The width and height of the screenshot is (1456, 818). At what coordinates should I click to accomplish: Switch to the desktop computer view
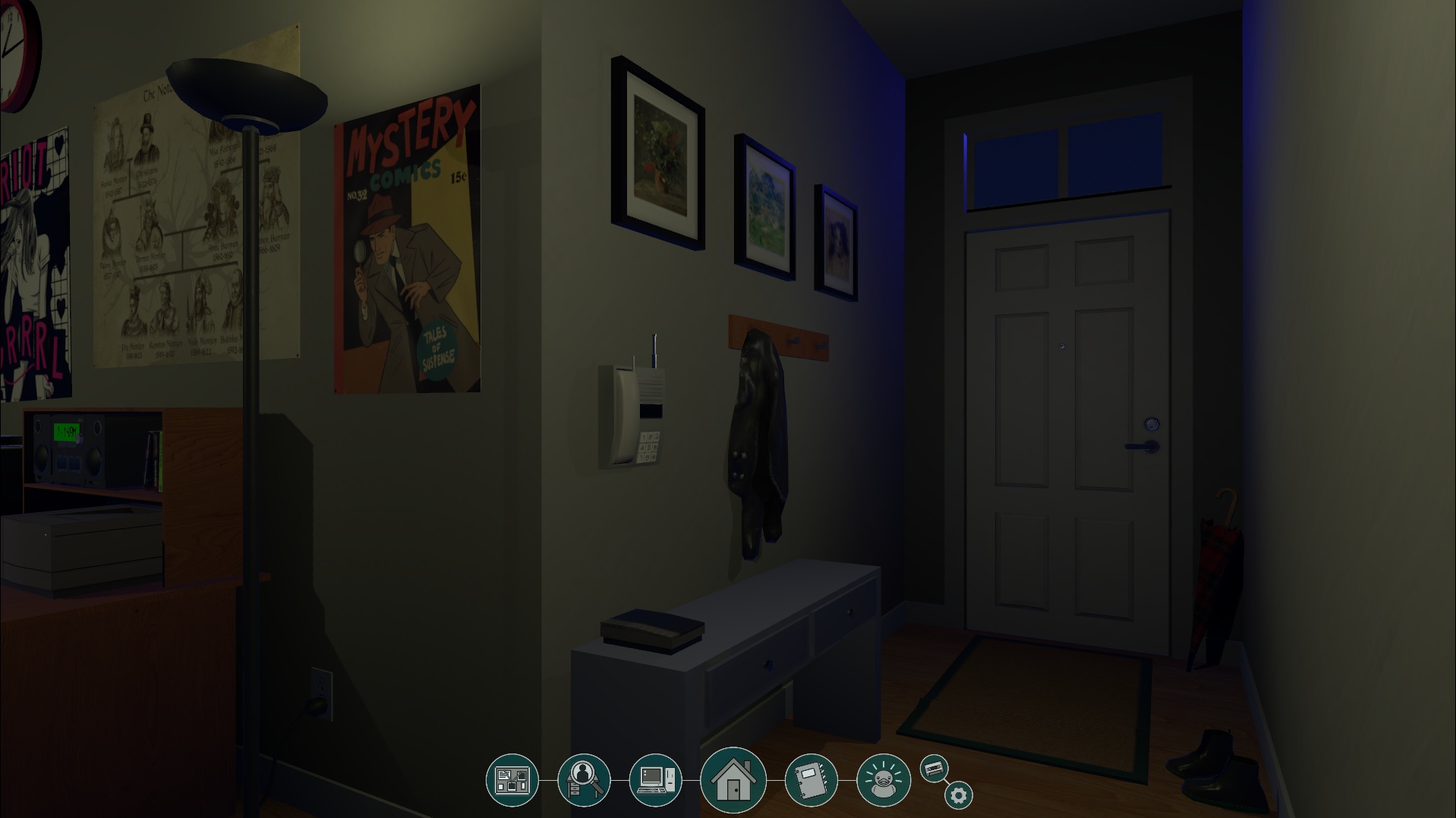click(655, 780)
